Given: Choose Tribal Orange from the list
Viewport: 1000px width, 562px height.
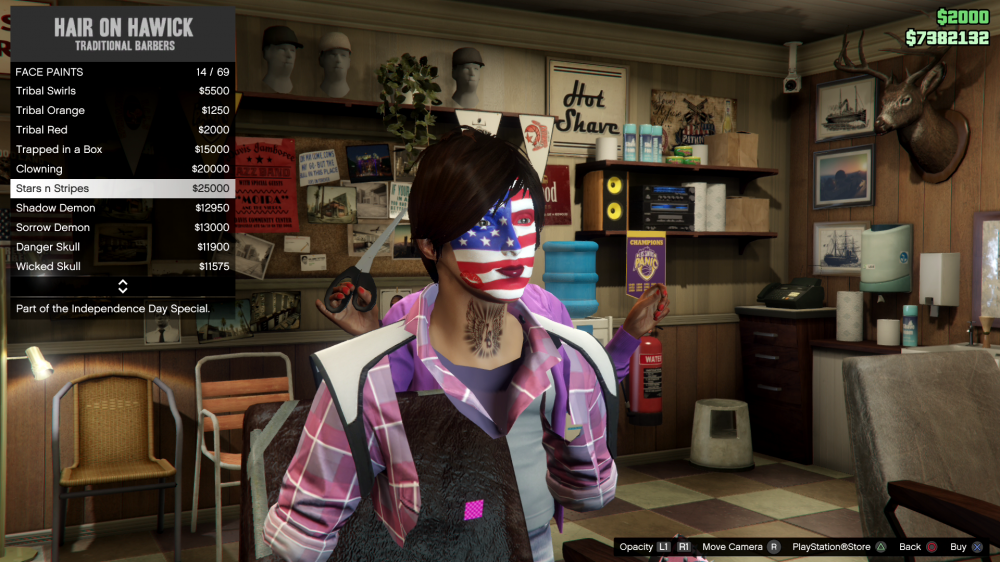Looking at the screenshot, I should (122, 110).
